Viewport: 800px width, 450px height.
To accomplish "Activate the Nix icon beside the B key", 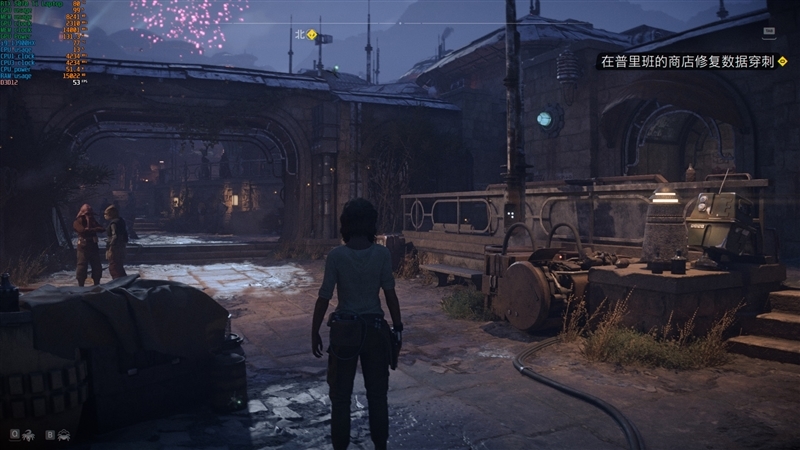I will 63,434.
